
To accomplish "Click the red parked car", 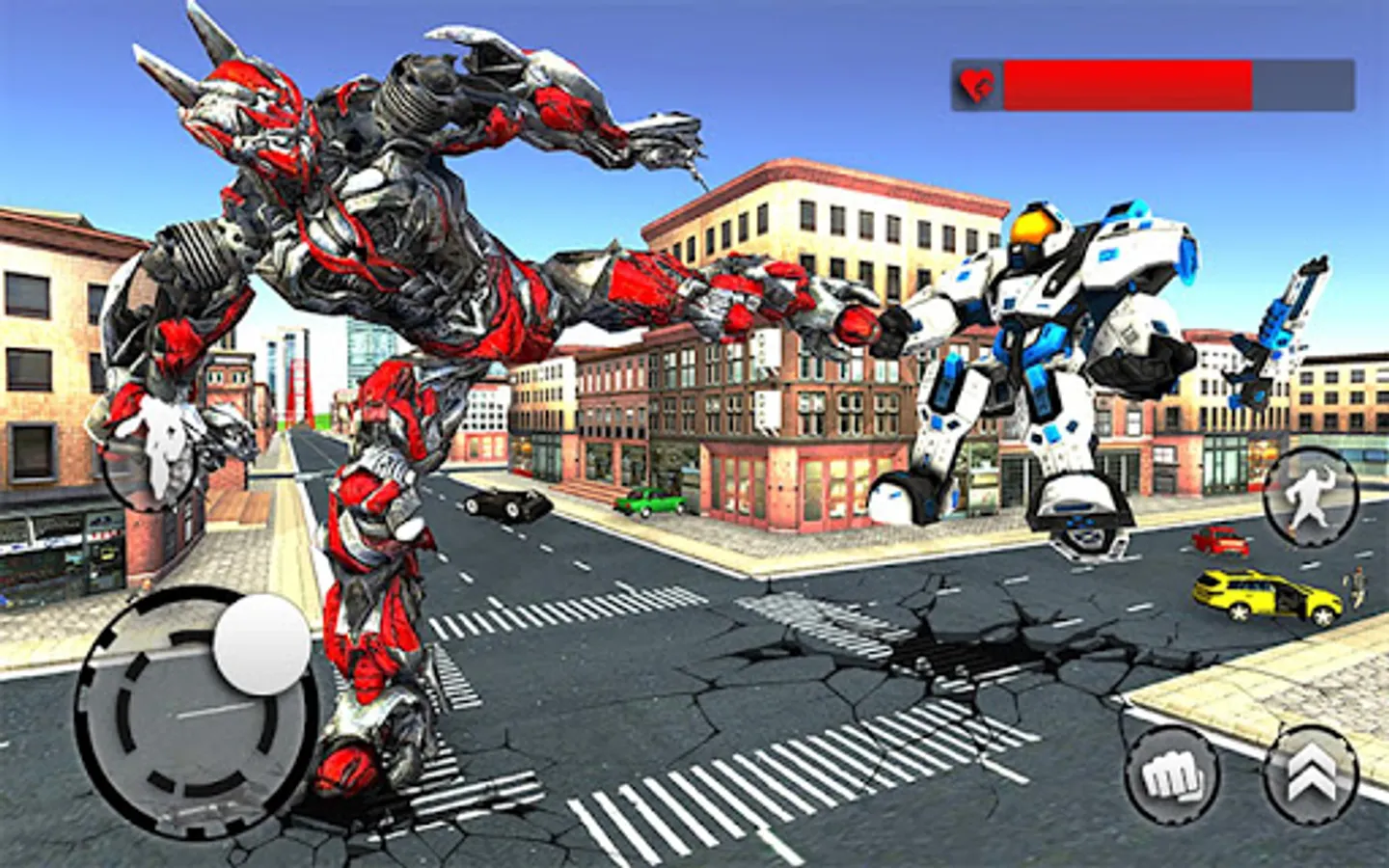I will (1218, 542).
